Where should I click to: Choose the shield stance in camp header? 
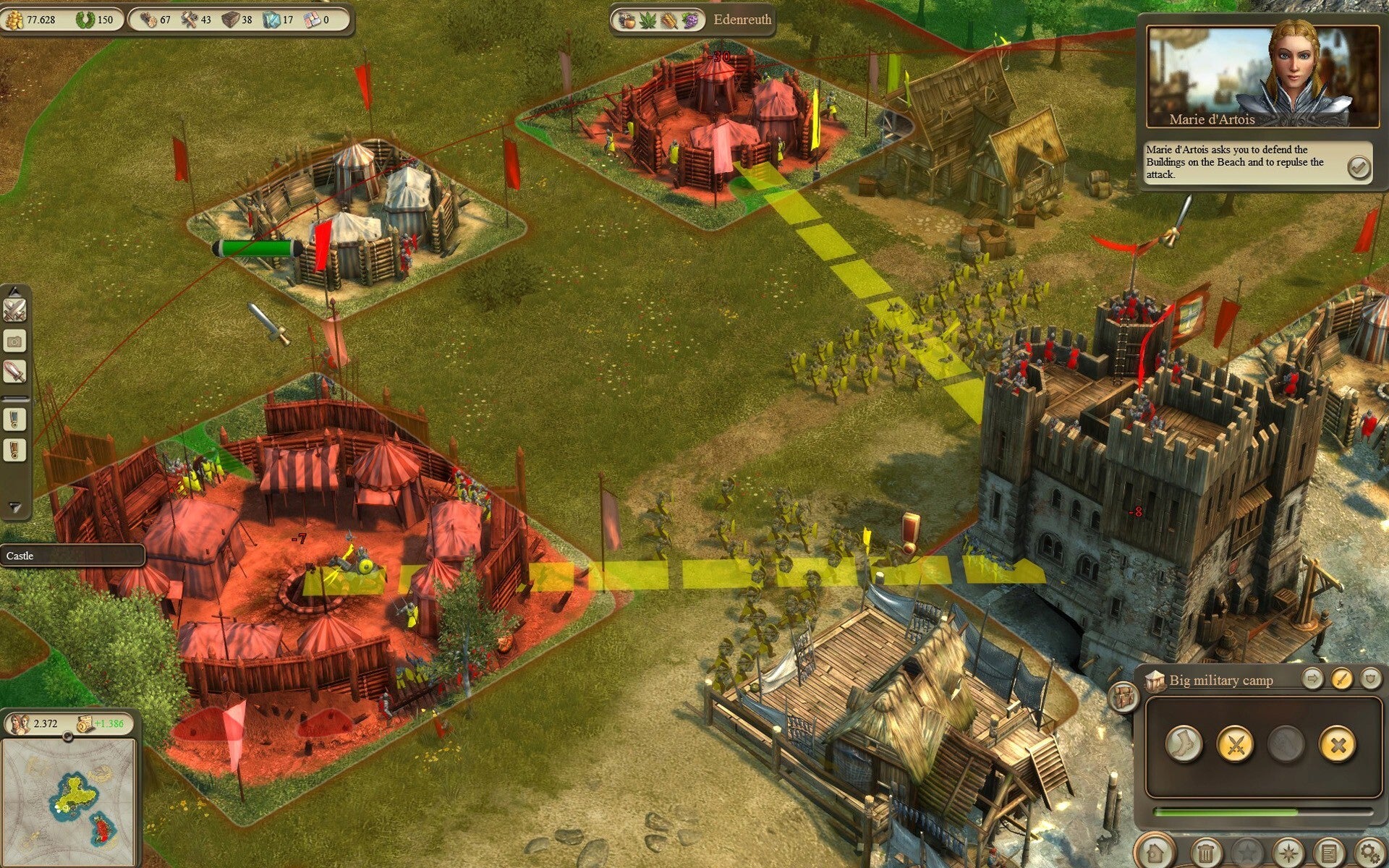coord(1369,679)
